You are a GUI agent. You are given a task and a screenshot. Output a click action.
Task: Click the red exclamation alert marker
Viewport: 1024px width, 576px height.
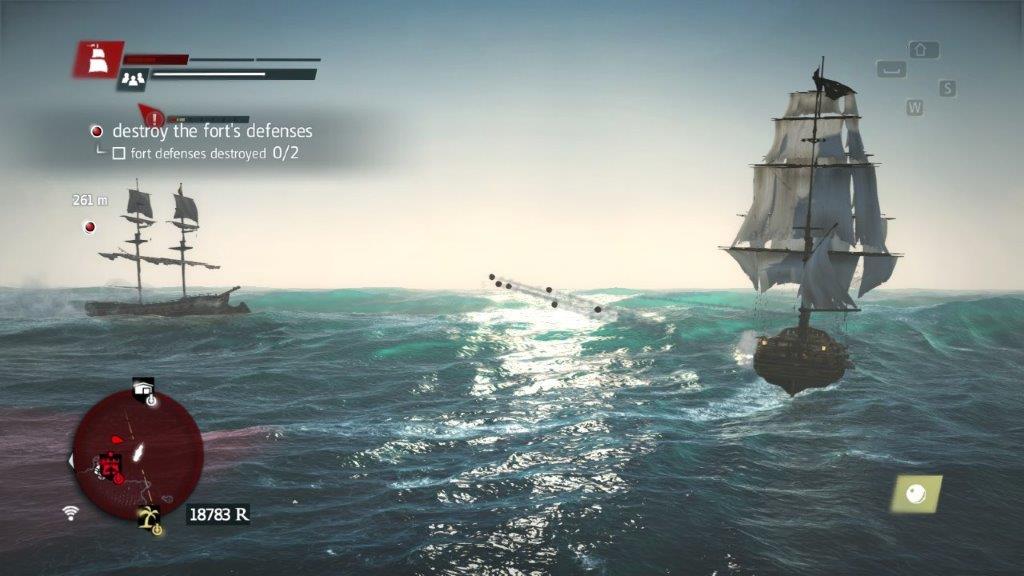[154, 118]
